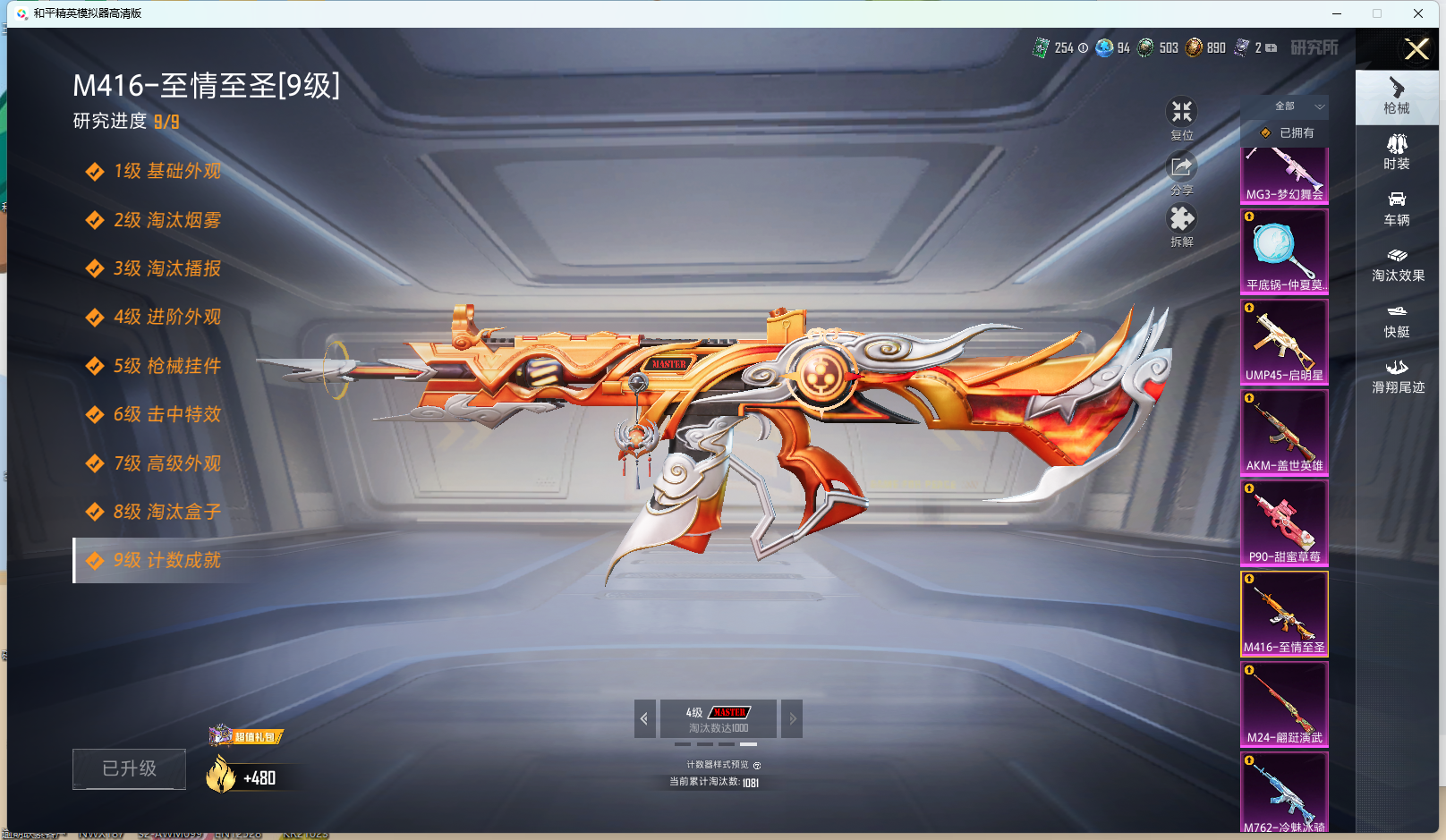Pick the UMP45-启明星 skin thumbnail

[1284, 342]
